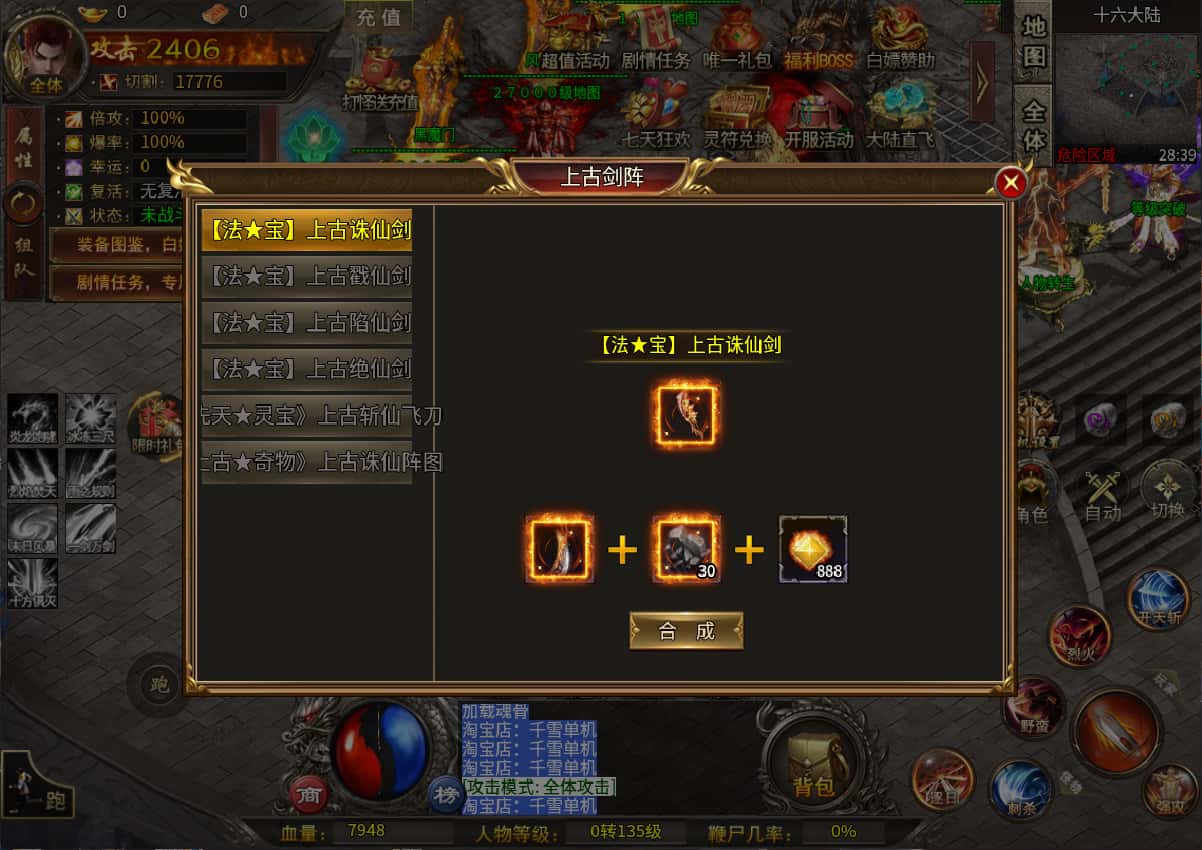Select the 上古戮仙剑 list entry
1202x850 pixels.
click(307, 275)
